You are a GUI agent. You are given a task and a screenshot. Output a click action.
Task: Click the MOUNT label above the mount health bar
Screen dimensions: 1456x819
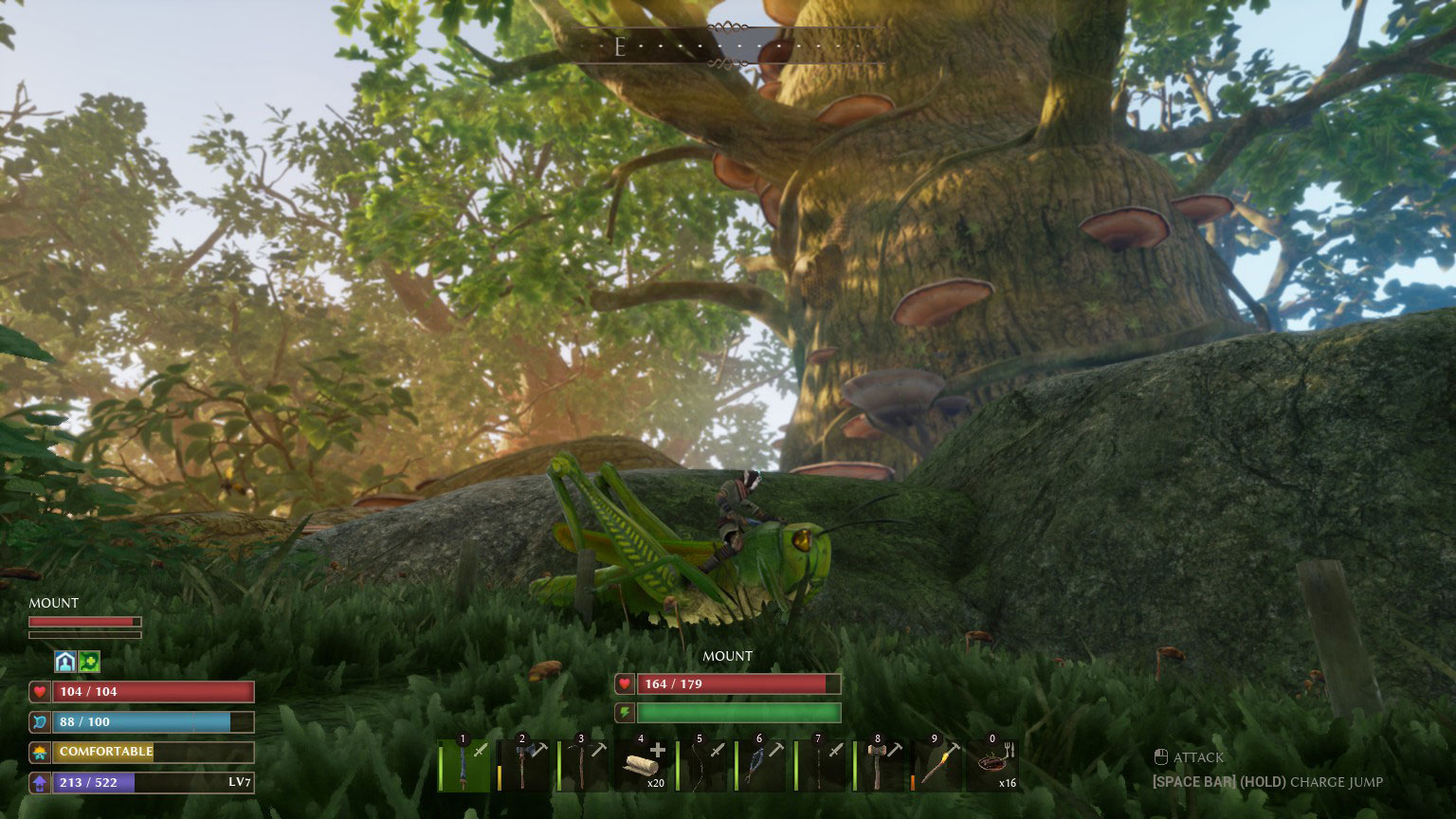[727, 656]
